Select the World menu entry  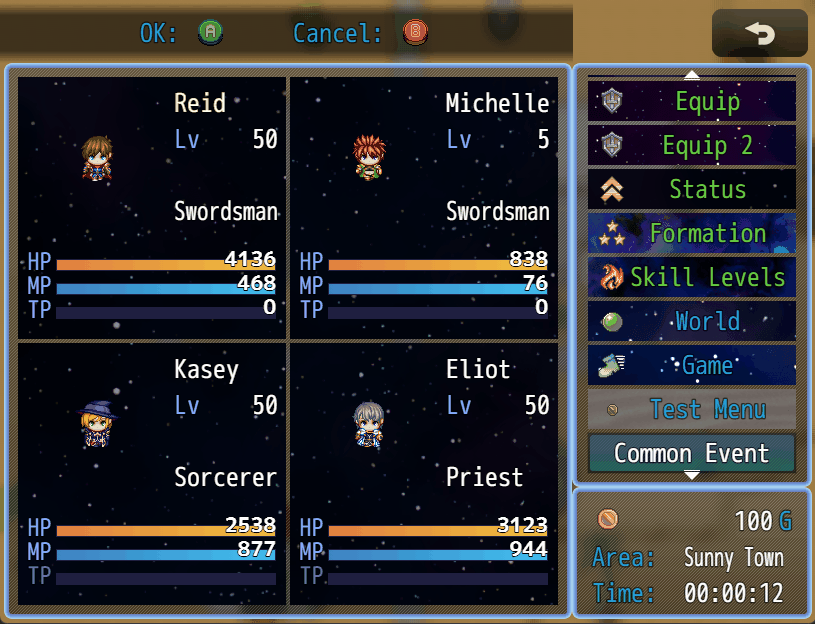(x=692, y=321)
